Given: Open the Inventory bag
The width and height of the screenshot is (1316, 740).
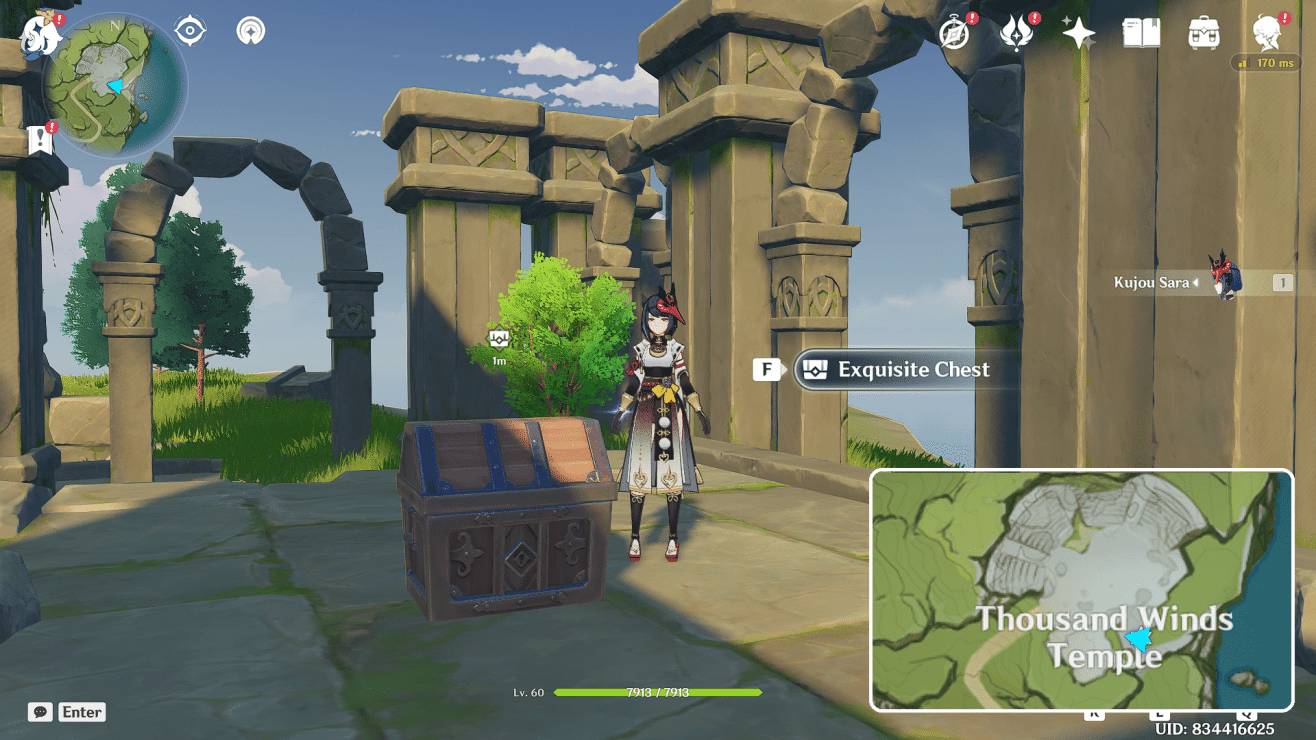Looking at the screenshot, I should coord(1202,33).
